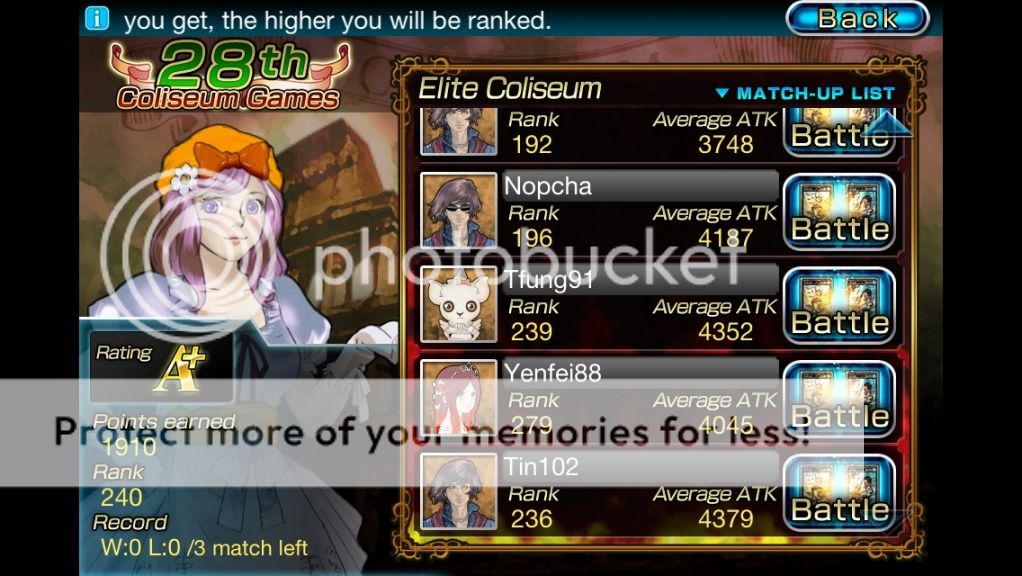The image size is (1022, 576).
Task: Select Nopcha's sunglasses avatar
Action: [x=458, y=211]
